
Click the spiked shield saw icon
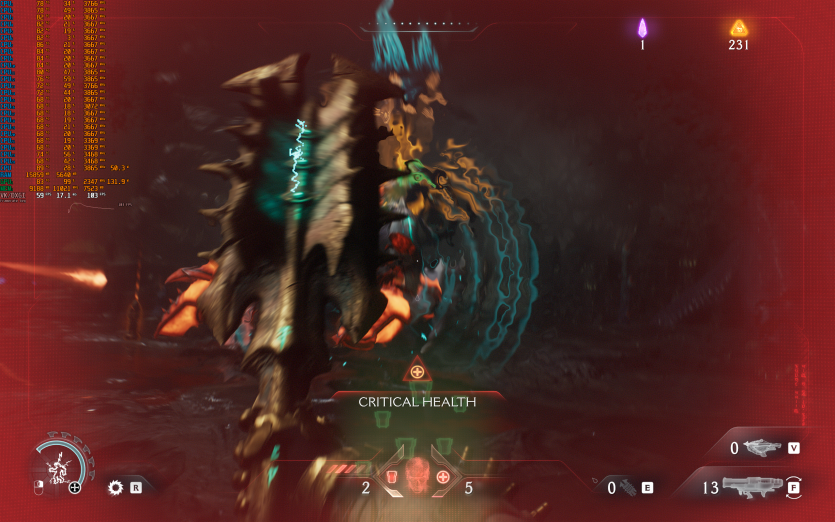[x=114, y=488]
